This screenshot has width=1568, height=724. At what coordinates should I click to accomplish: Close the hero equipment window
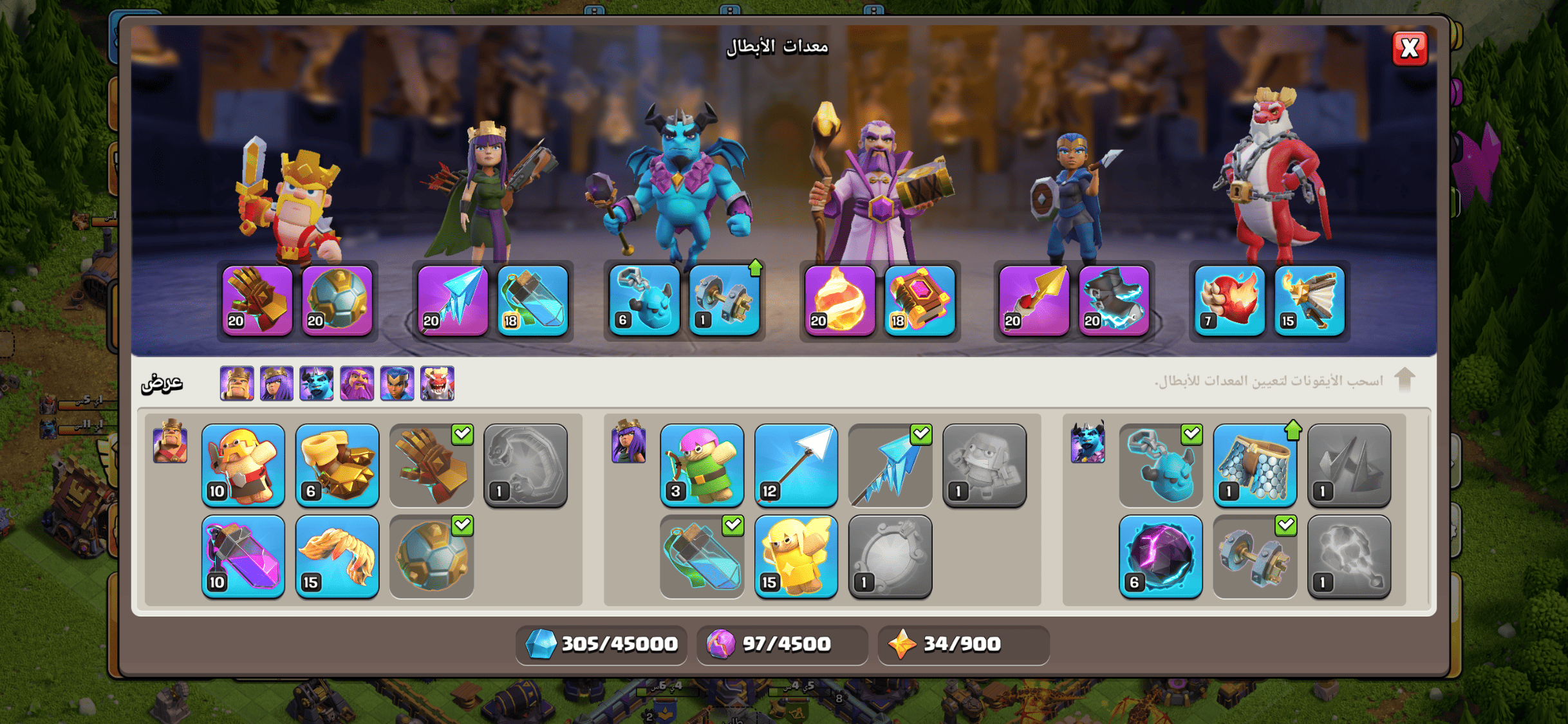pos(1409,48)
